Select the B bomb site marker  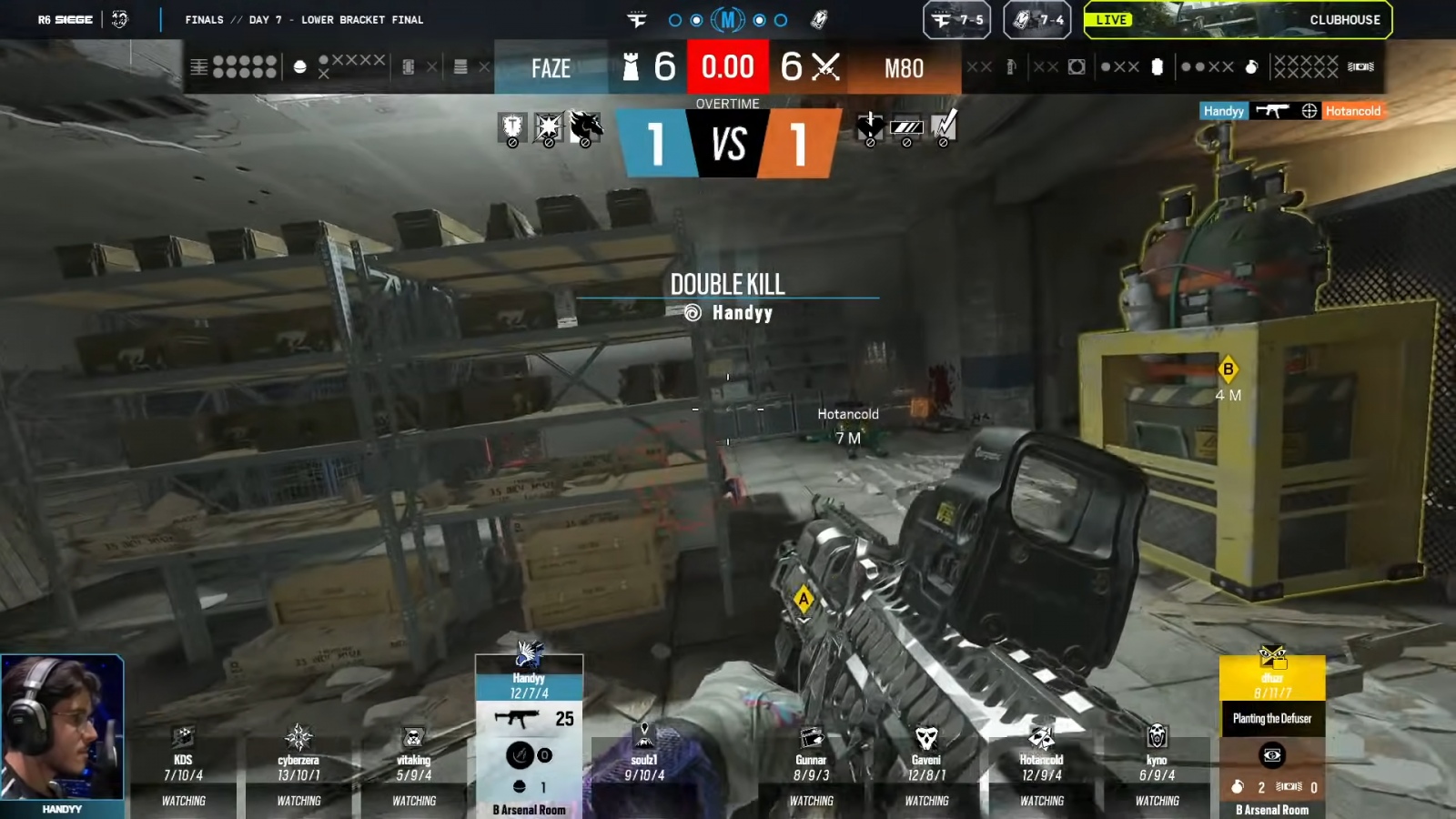[1228, 369]
